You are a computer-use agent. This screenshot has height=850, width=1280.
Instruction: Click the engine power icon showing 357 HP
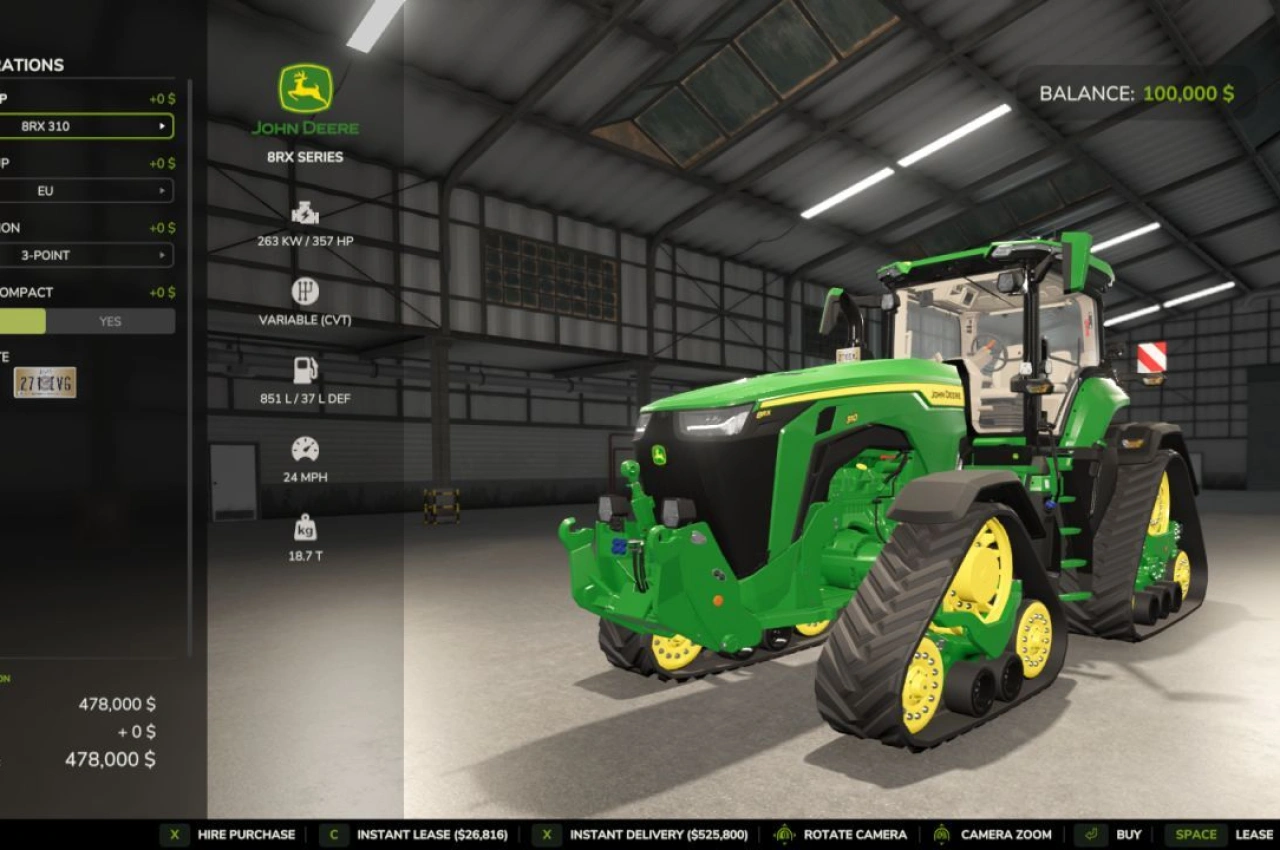click(x=305, y=213)
